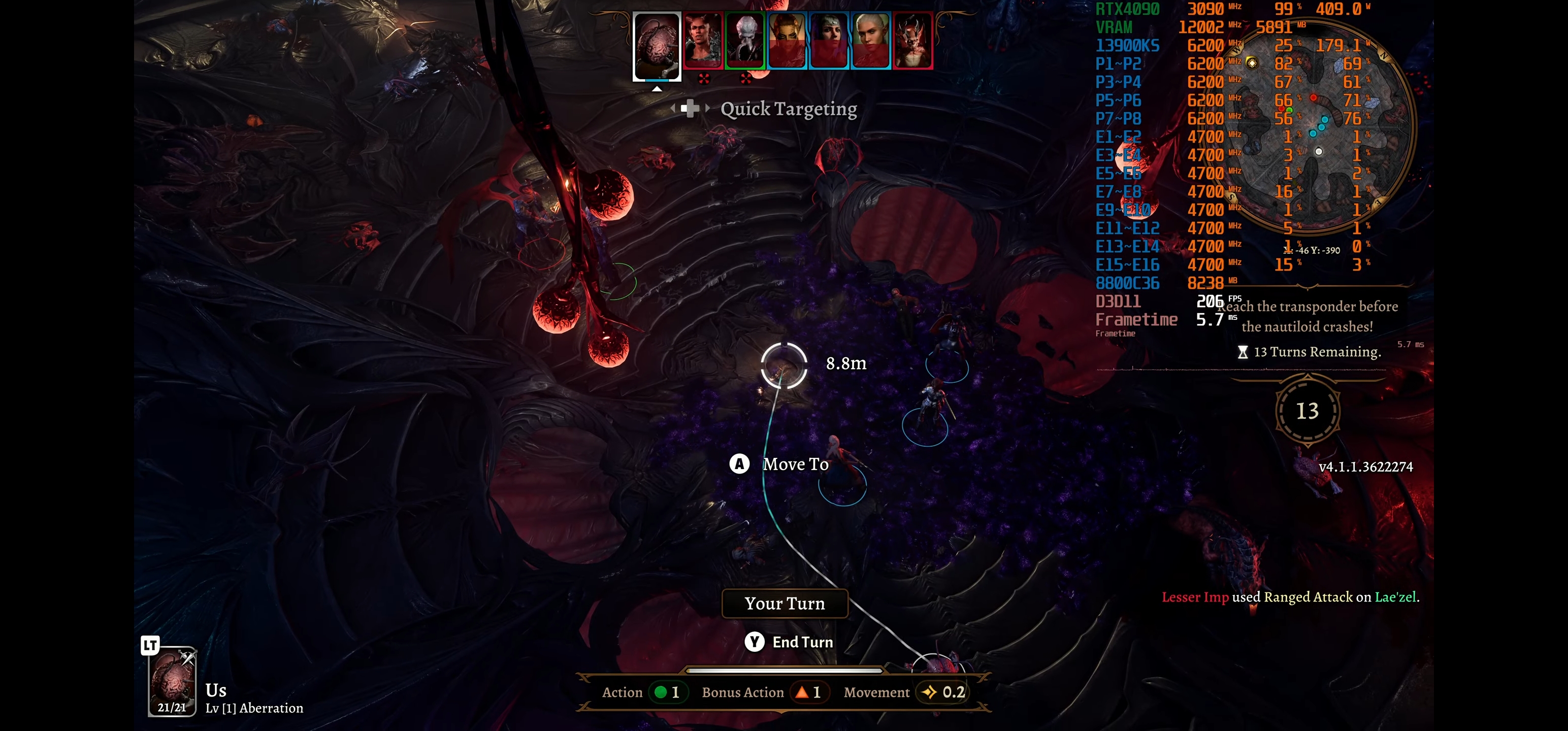Click the round 13 turn counter
Screen dimensions: 1568x731
tap(1307, 412)
